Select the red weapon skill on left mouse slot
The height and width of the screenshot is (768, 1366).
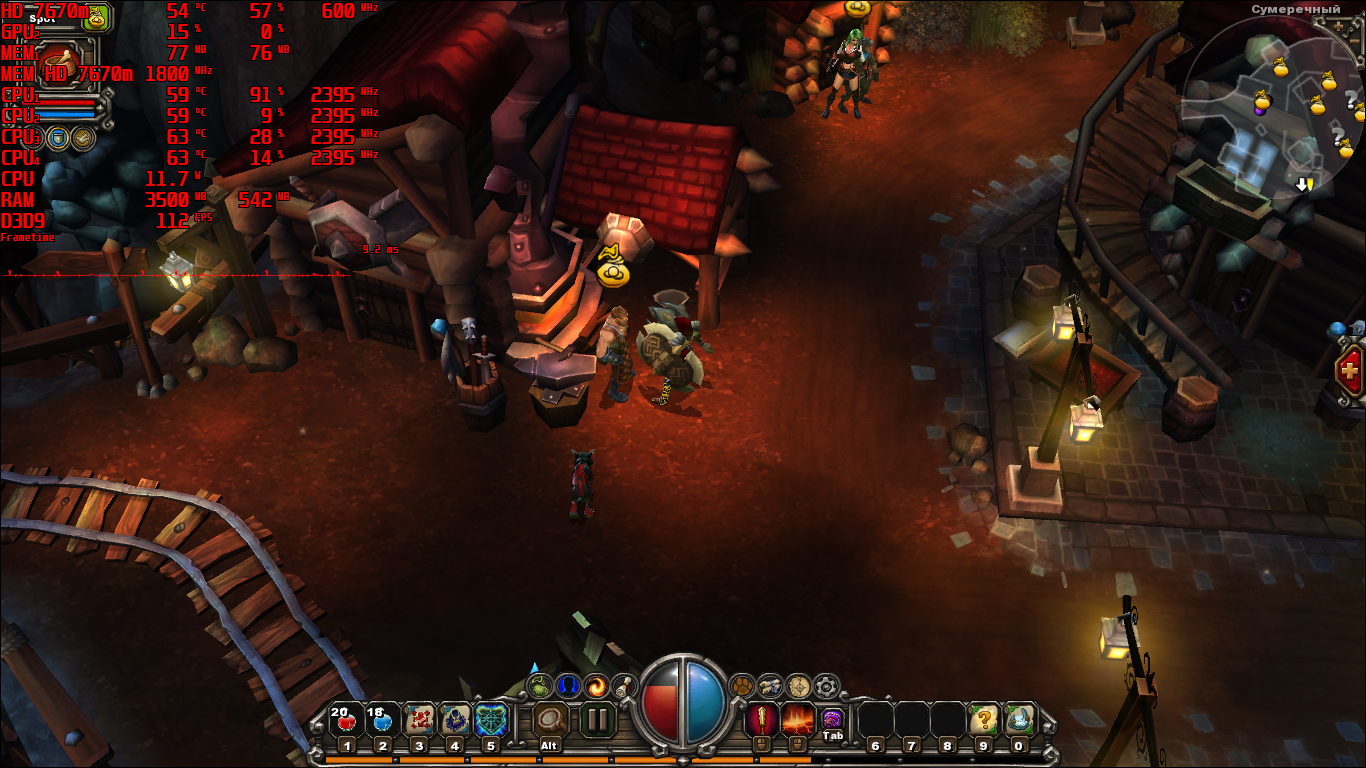tap(762, 719)
